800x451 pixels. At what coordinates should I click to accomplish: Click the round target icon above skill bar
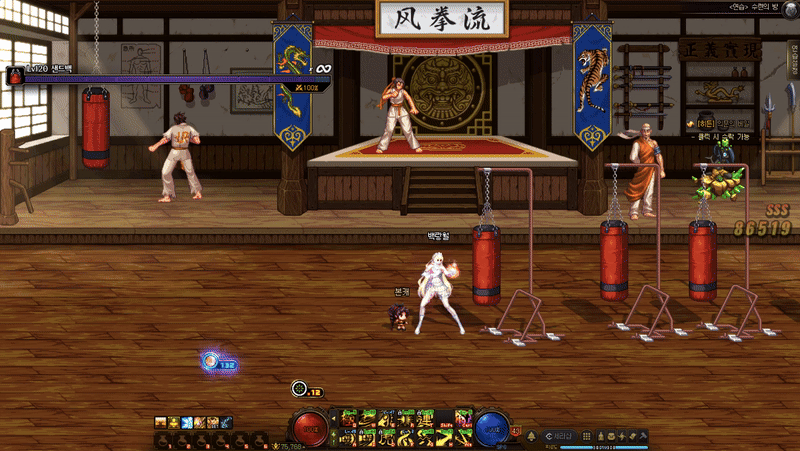click(x=298, y=388)
